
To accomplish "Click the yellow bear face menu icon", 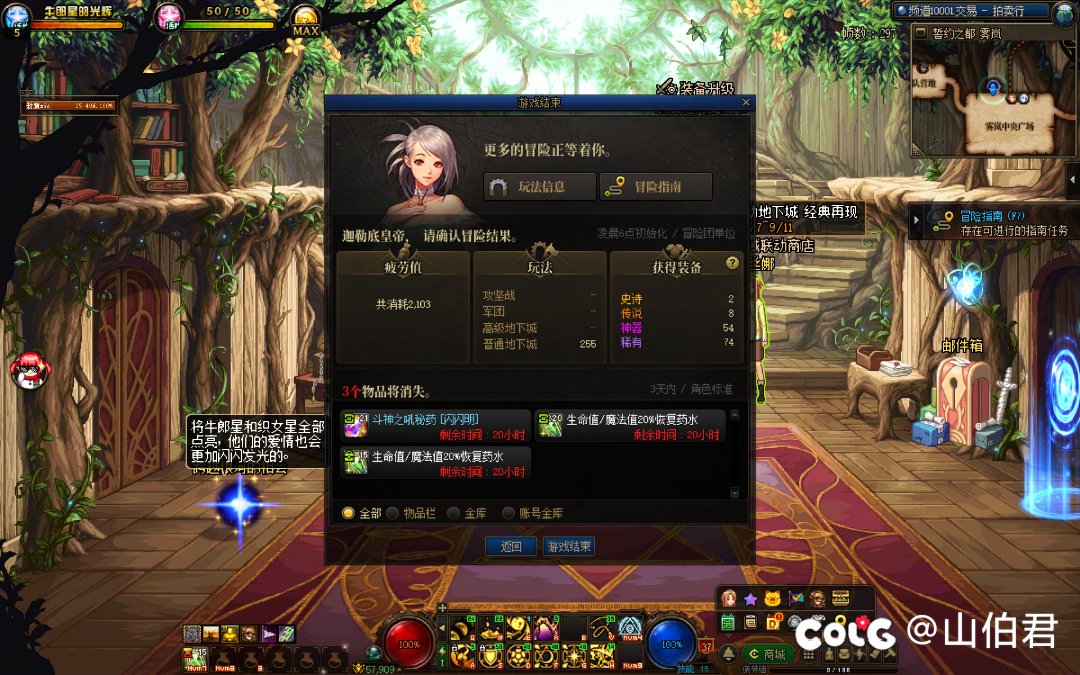I will coord(772,598).
